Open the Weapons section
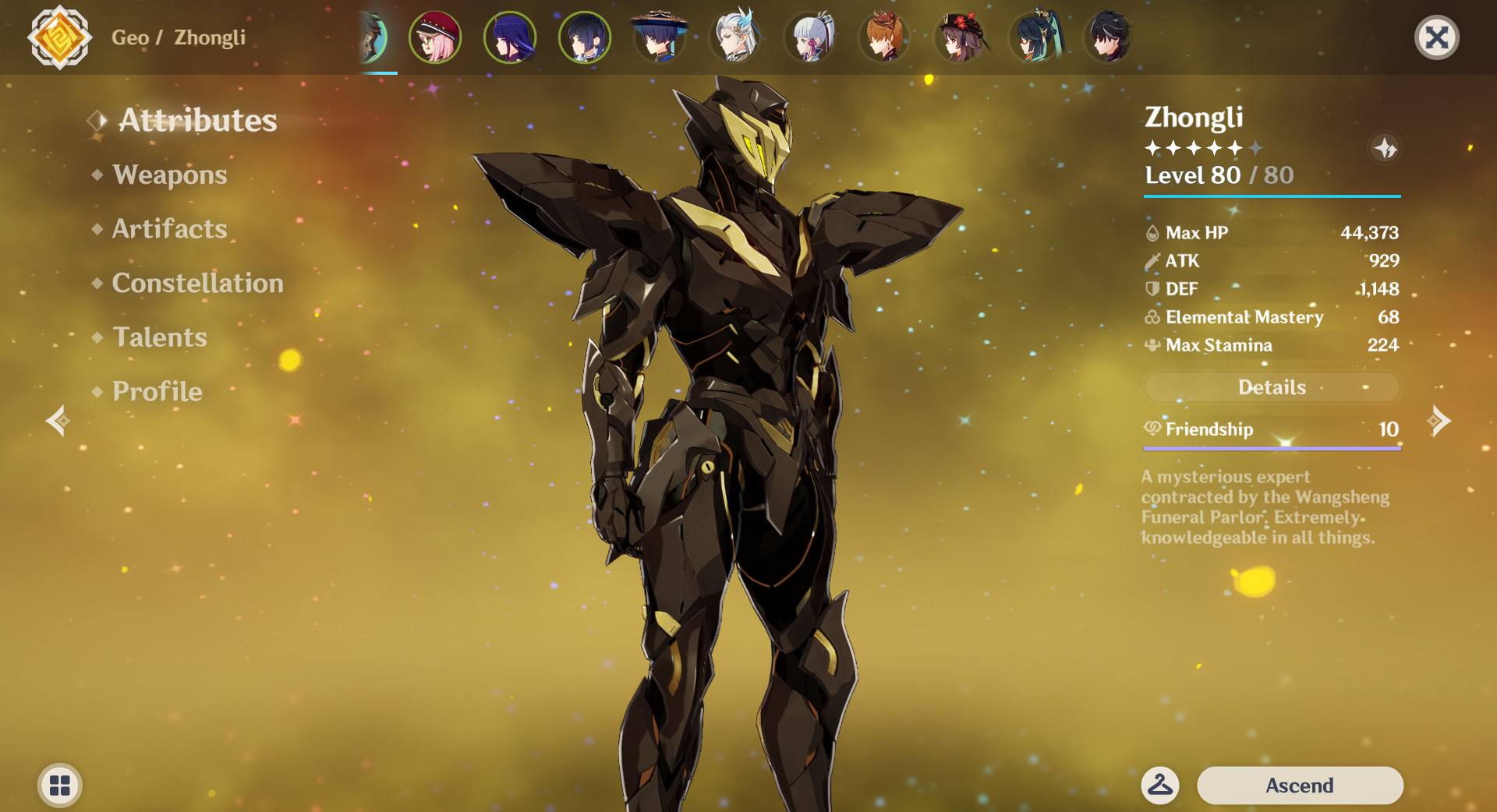The height and width of the screenshot is (812, 1497). coord(169,175)
